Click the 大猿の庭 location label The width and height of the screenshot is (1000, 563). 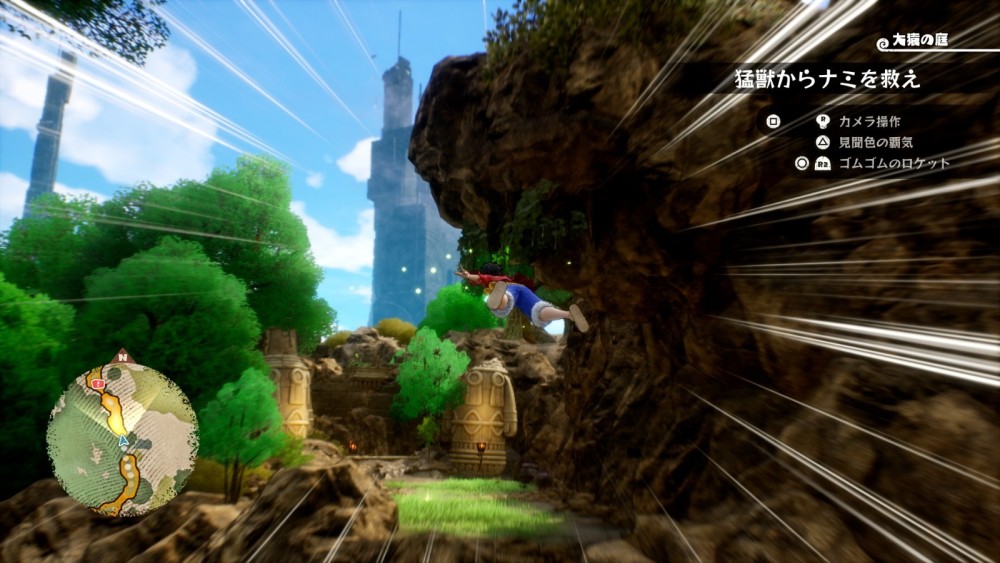coord(921,42)
